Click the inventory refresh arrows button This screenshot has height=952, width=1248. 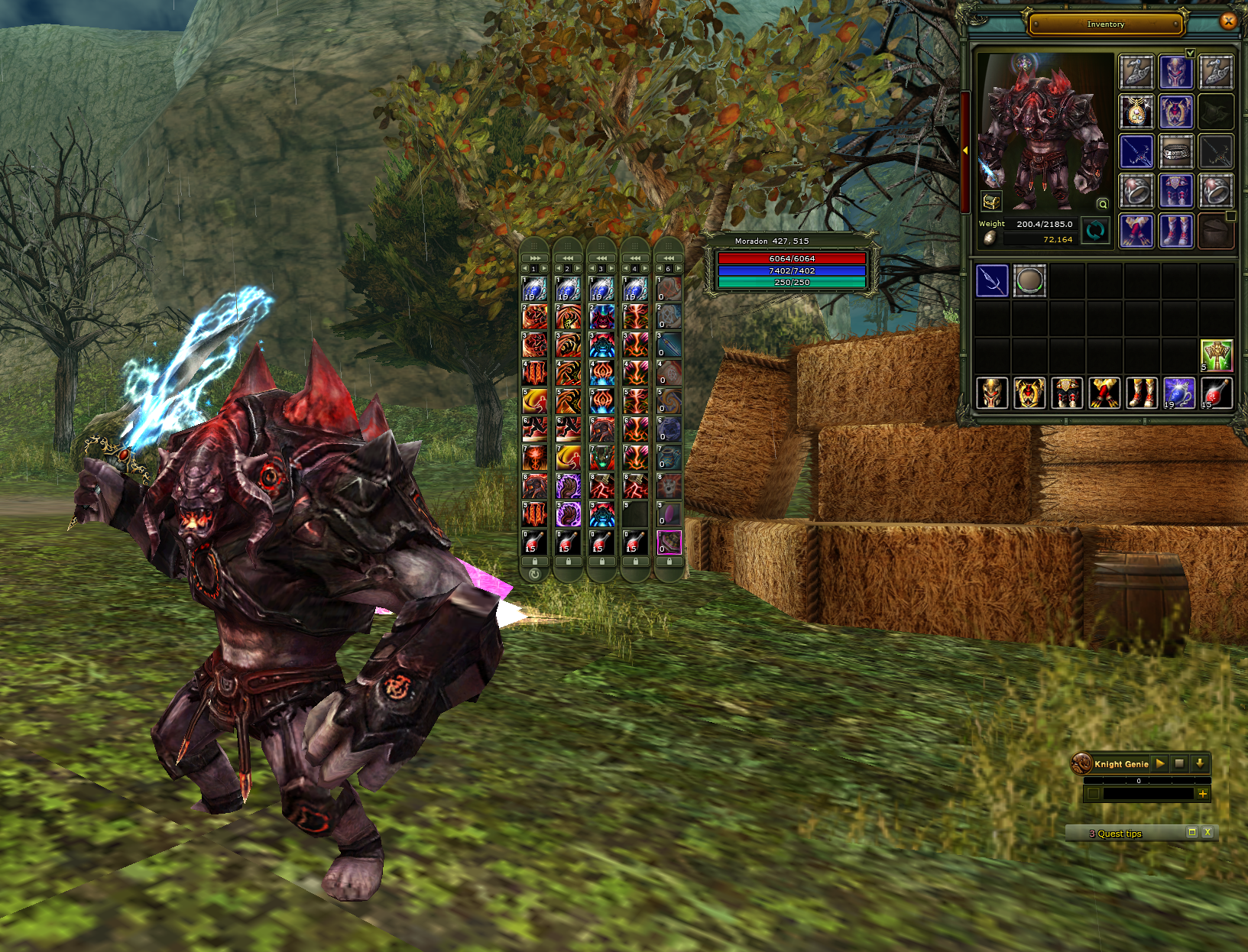pyautogui.click(x=1095, y=231)
